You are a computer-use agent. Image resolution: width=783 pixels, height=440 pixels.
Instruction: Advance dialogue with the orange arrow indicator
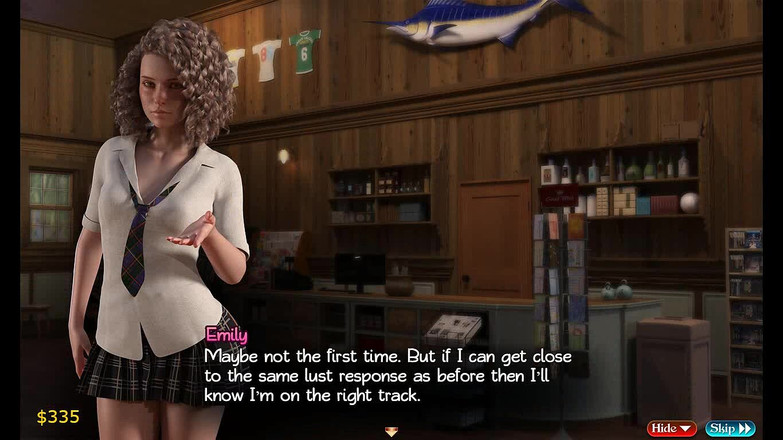point(391,432)
